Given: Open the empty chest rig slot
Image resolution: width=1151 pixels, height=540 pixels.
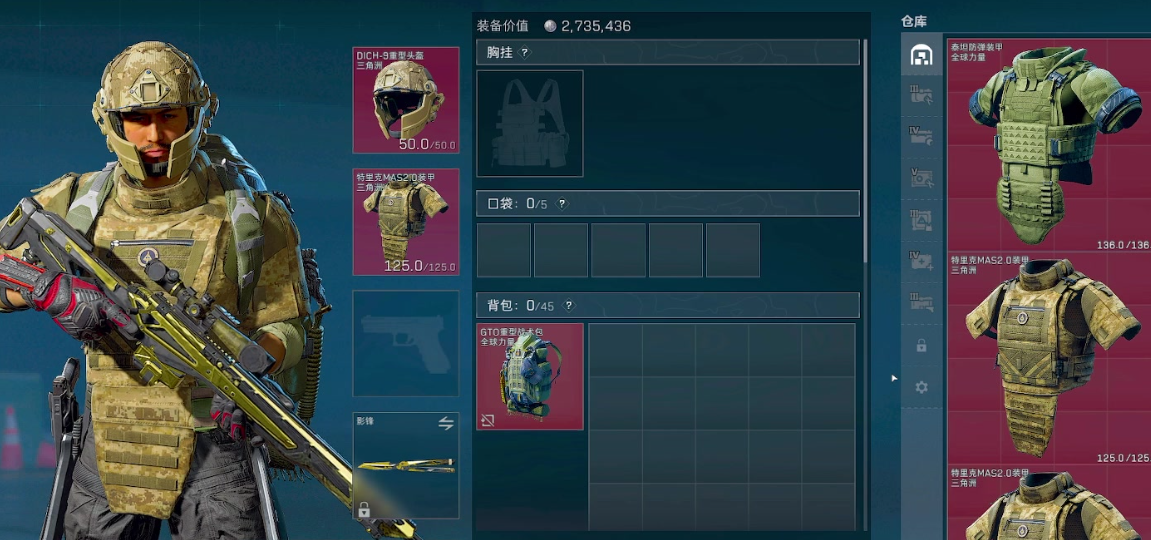Looking at the screenshot, I should pos(530,123).
